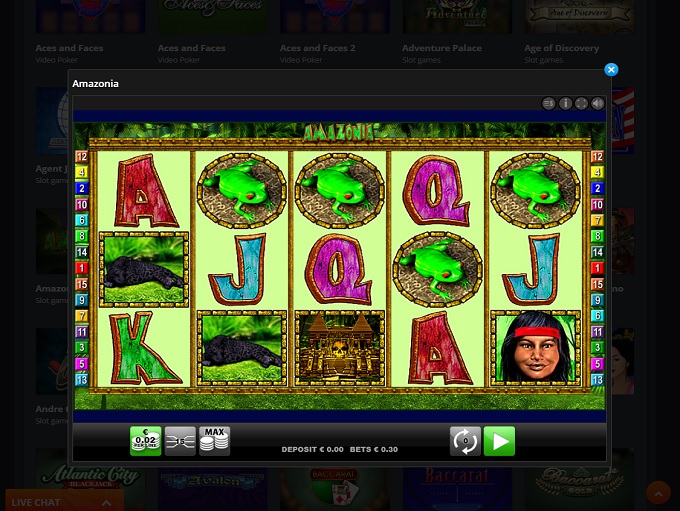The image size is (680, 511).
Task: Mute the game sound with speaker icon
Action: pyautogui.click(x=598, y=103)
